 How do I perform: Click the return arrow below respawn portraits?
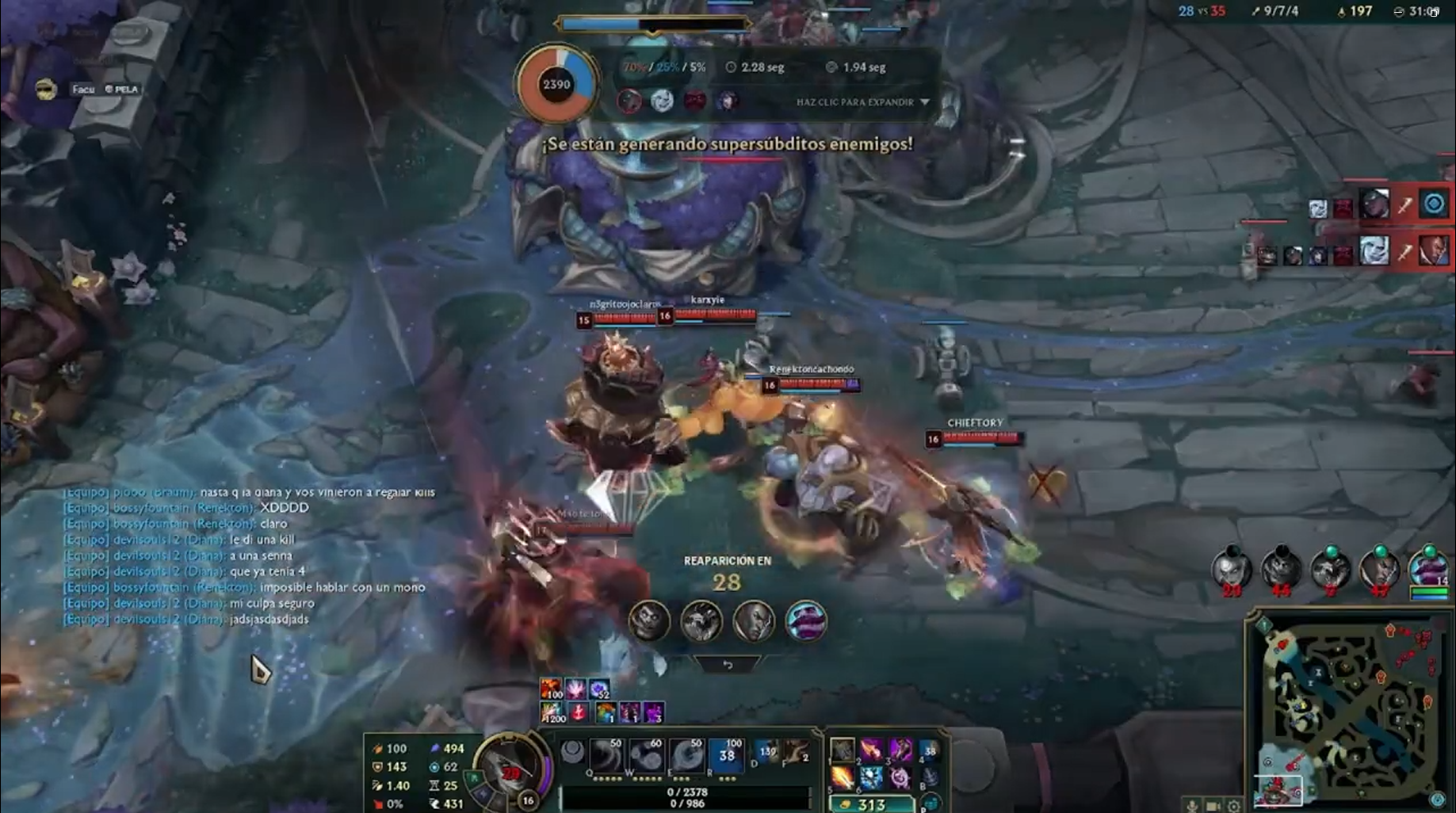[x=728, y=665]
